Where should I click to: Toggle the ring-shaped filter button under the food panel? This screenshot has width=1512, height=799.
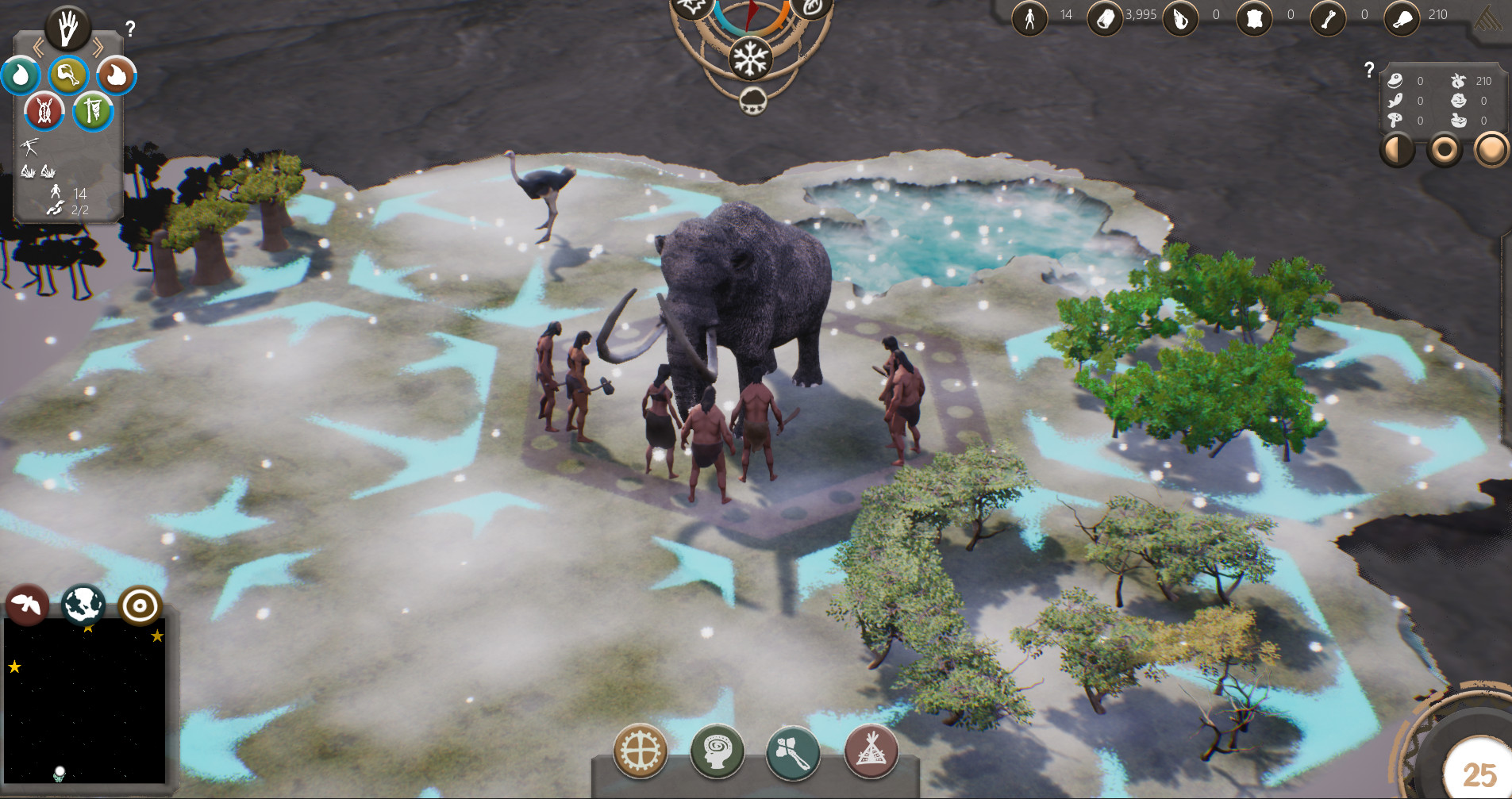point(1444,148)
